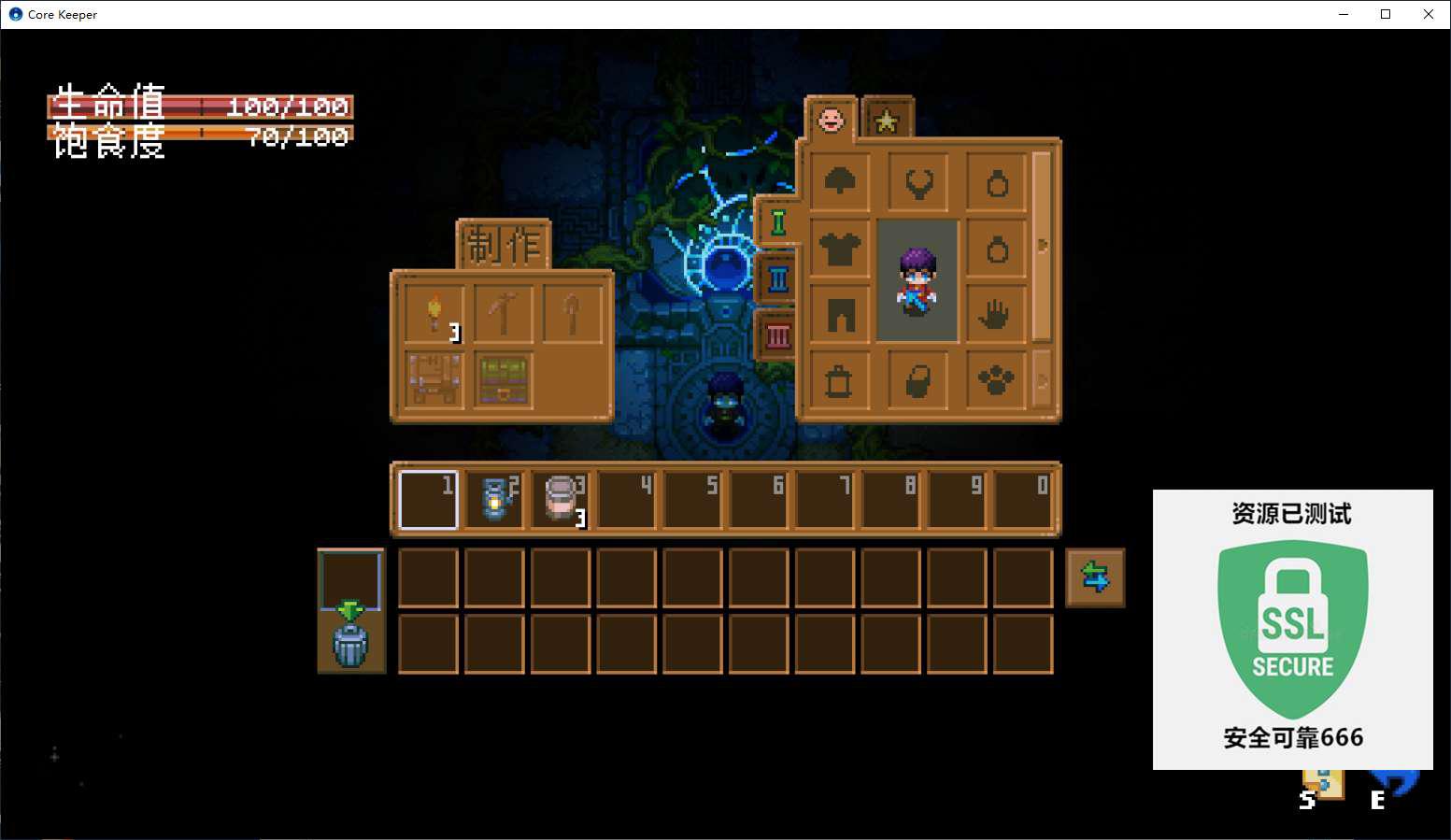Select the lantern in hotbar slot 2

494,500
